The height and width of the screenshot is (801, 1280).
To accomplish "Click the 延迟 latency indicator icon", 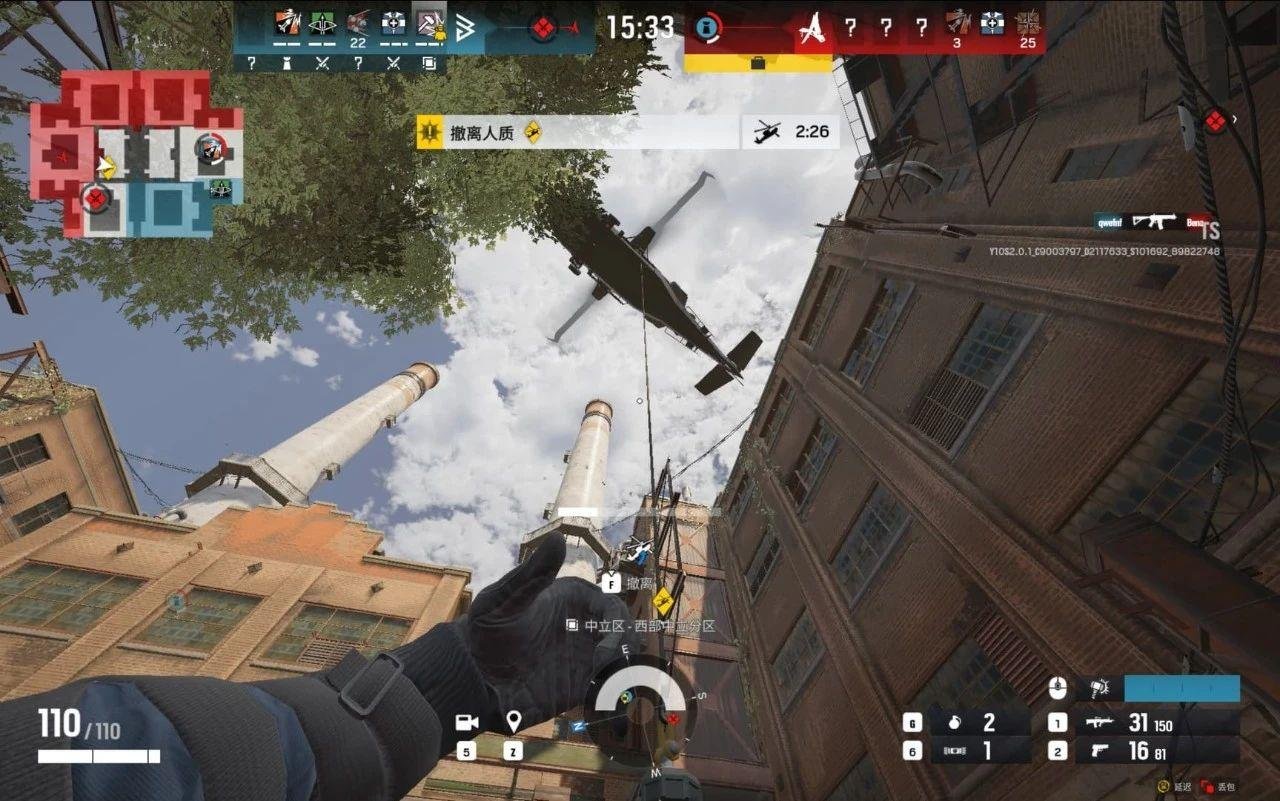I will click(1163, 787).
